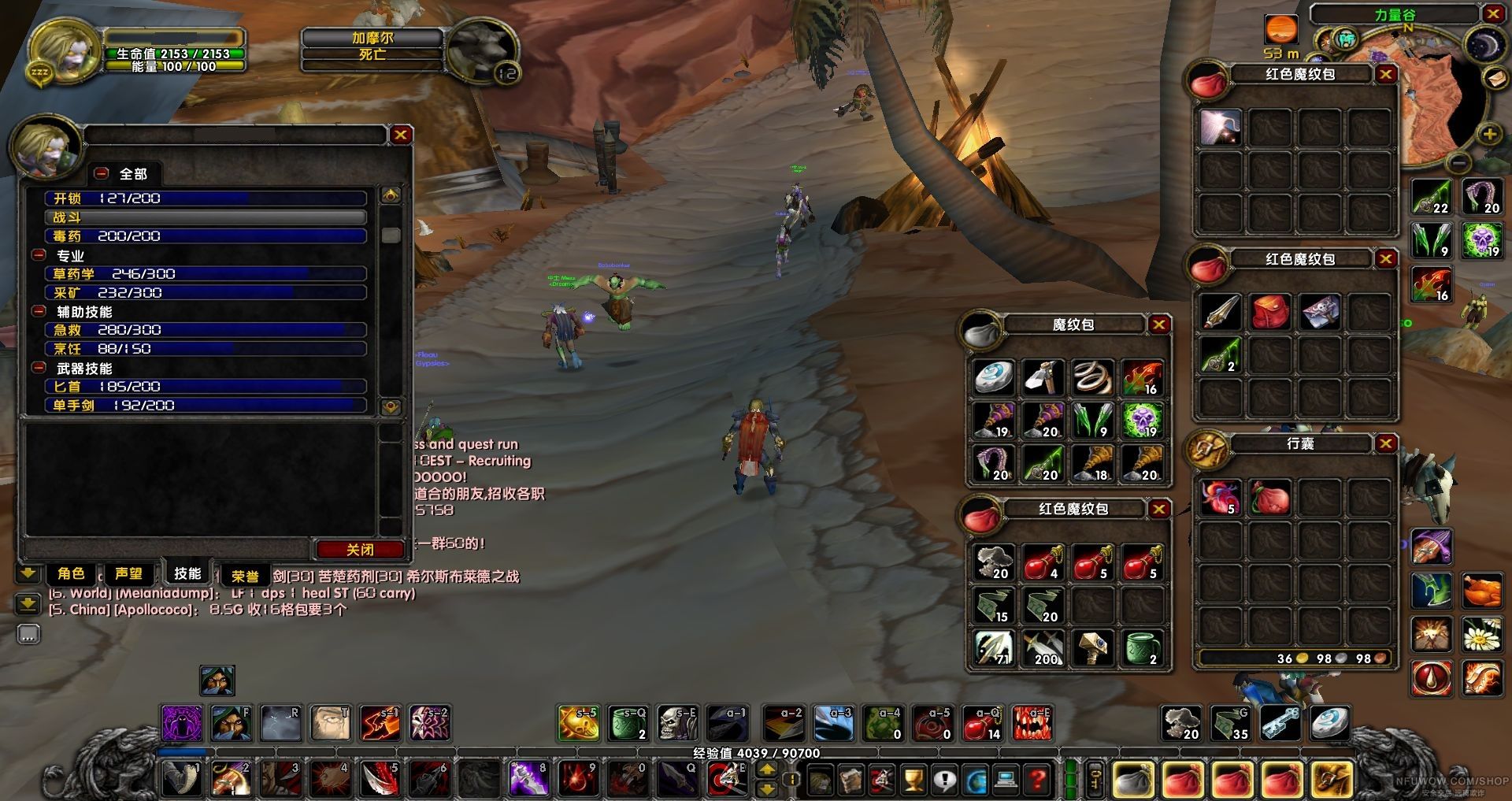Close the skills window with the X
The height and width of the screenshot is (801, 1512).
pos(401,135)
